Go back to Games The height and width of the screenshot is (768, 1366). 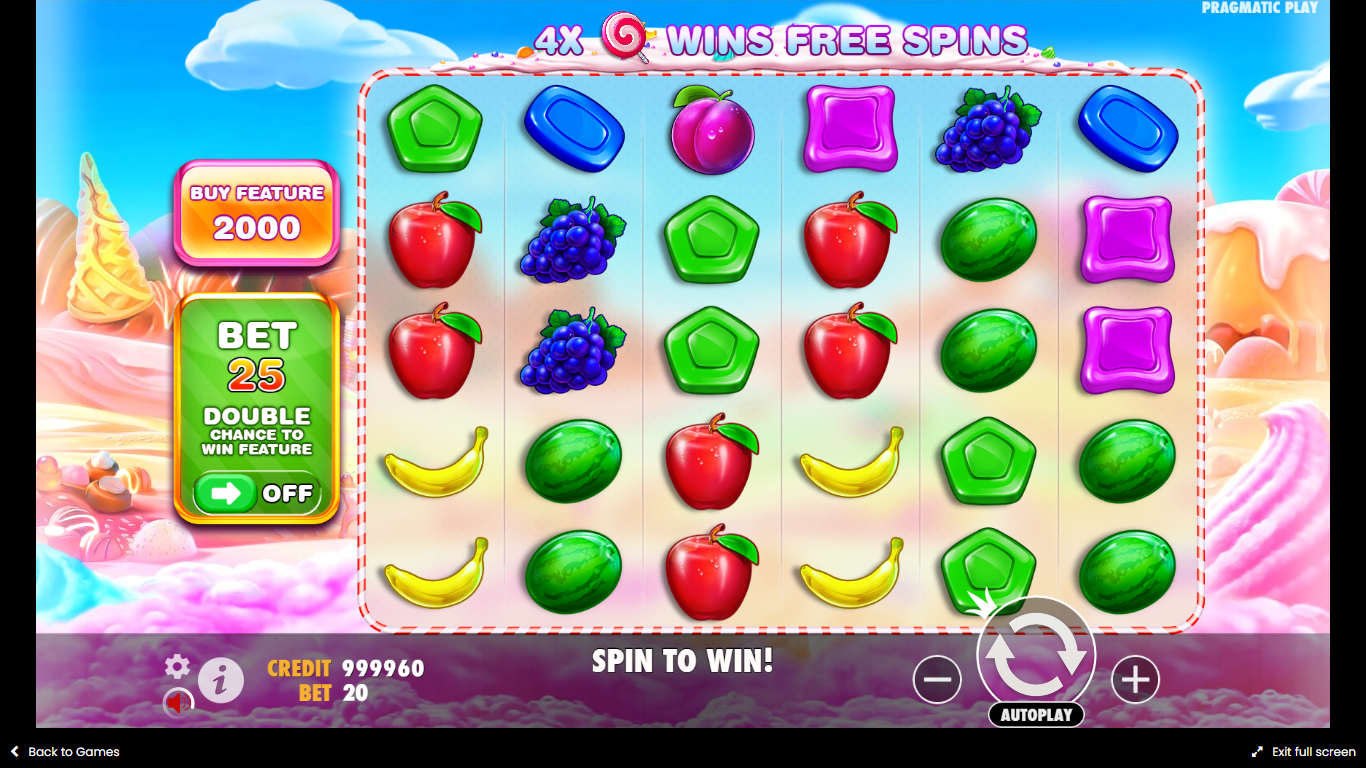point(65,752)
